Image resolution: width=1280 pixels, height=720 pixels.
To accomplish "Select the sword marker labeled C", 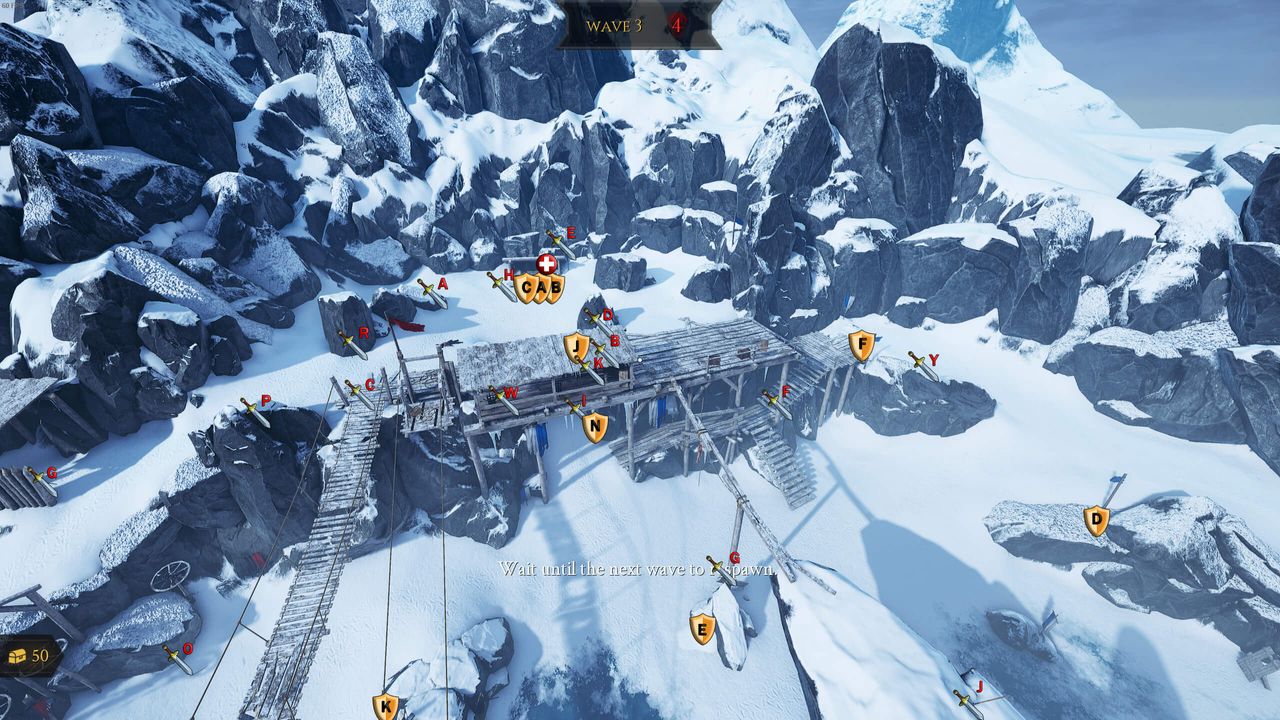I will pyautogui.click(x=358, y=393).
